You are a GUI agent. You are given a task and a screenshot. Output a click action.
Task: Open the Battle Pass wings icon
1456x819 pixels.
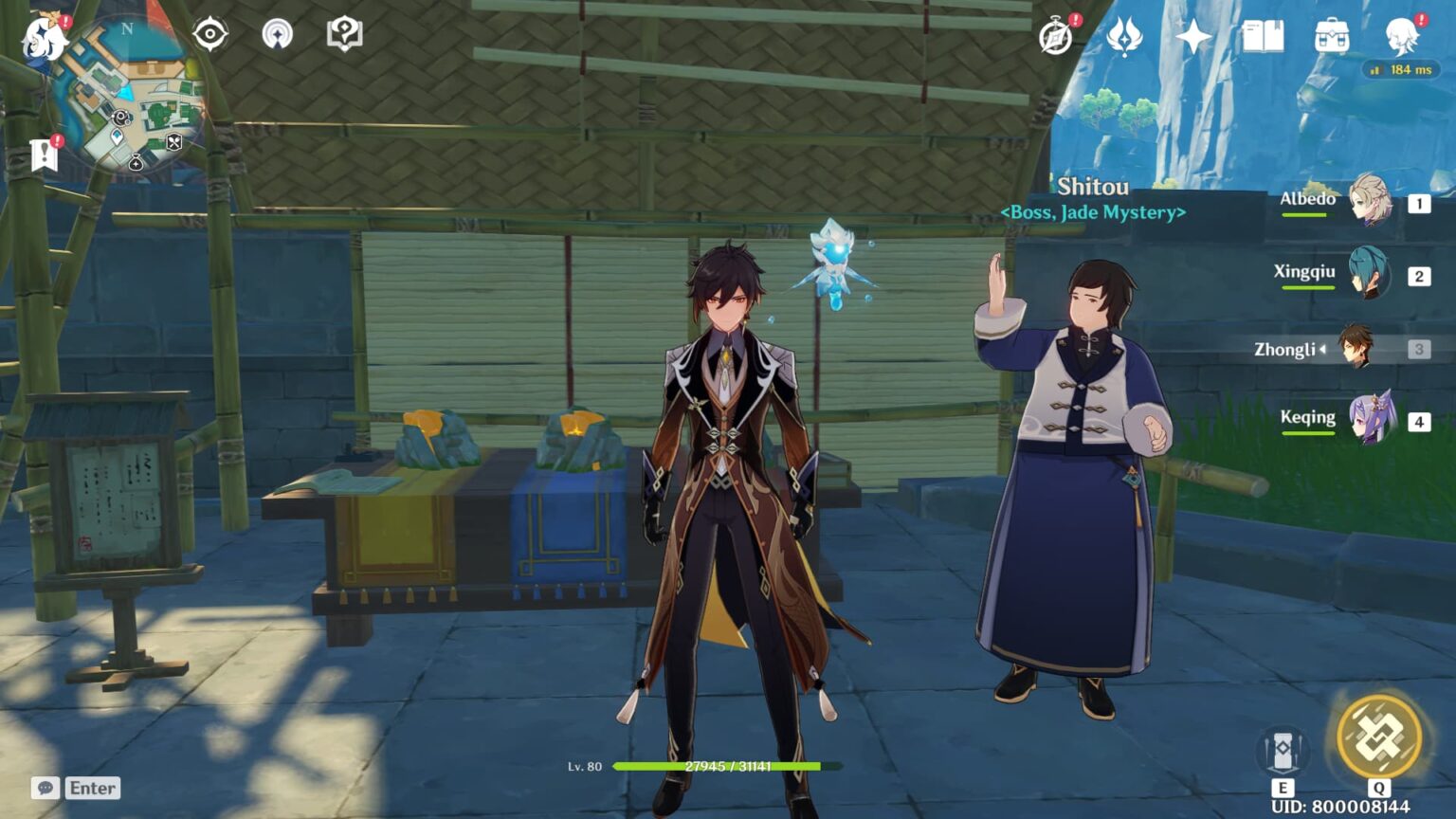[1124, 34]
